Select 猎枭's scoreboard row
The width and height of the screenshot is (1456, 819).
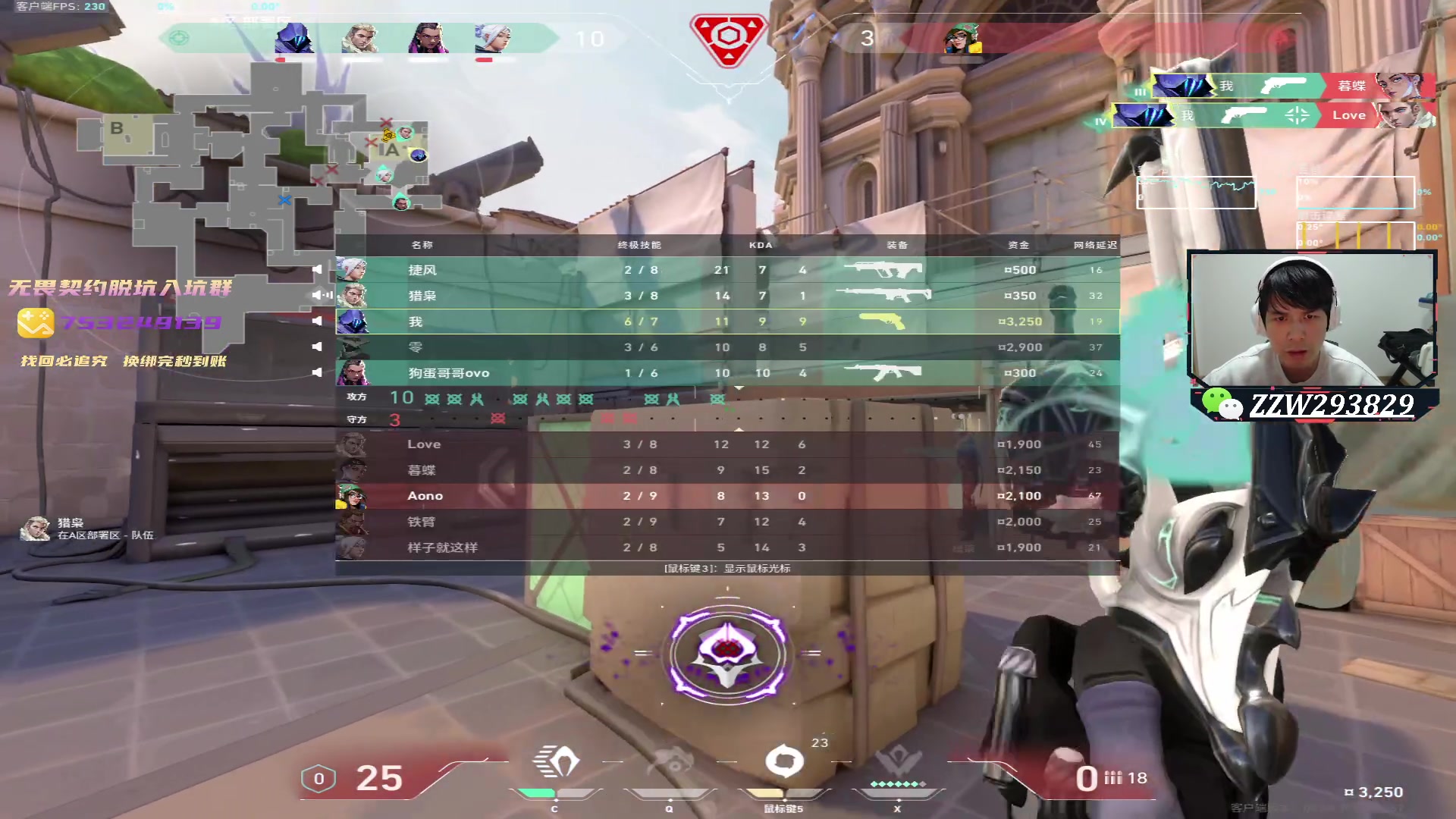pos(726,296)
